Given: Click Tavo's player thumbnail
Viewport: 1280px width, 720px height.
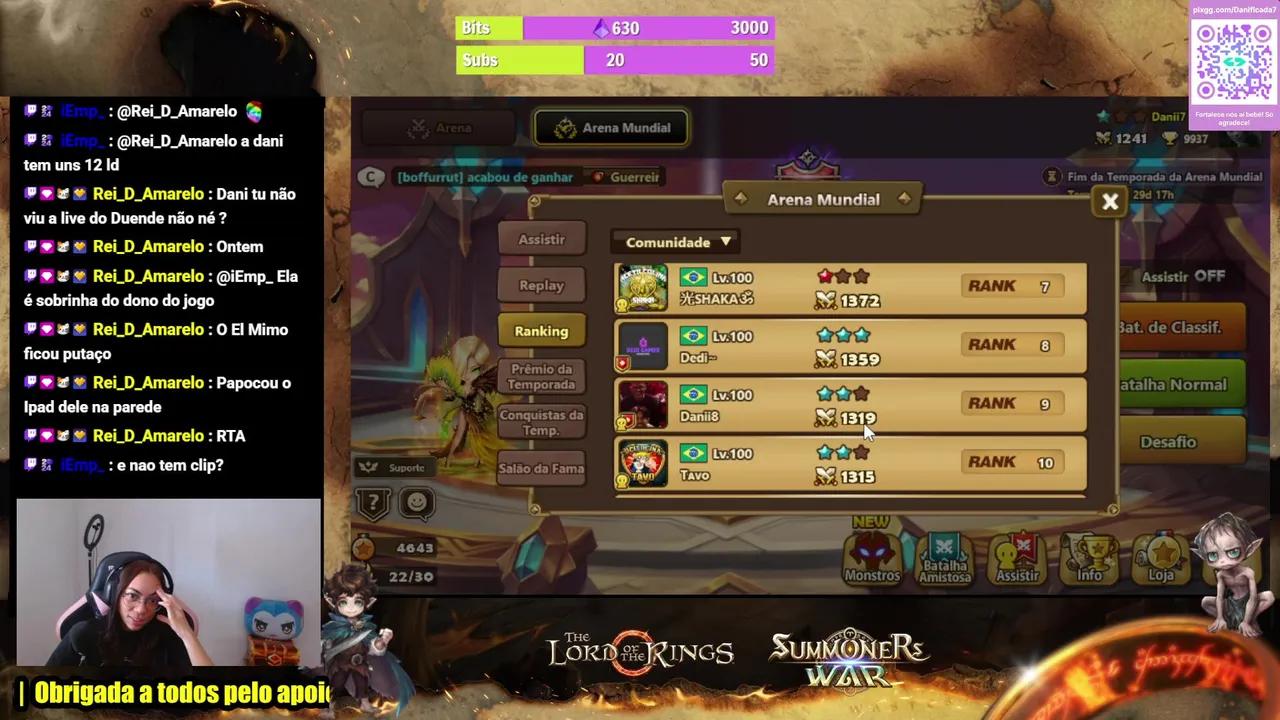Looking at the screenshot, I should tap(642, 463).
